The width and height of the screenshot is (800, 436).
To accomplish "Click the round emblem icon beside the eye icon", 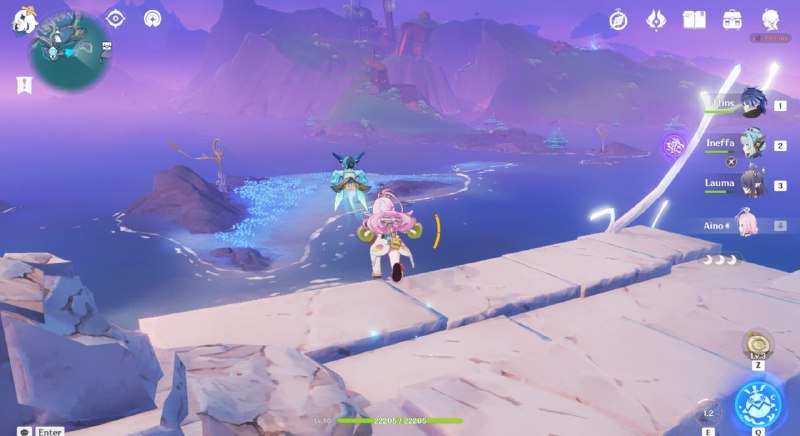I will pos(152,18).
